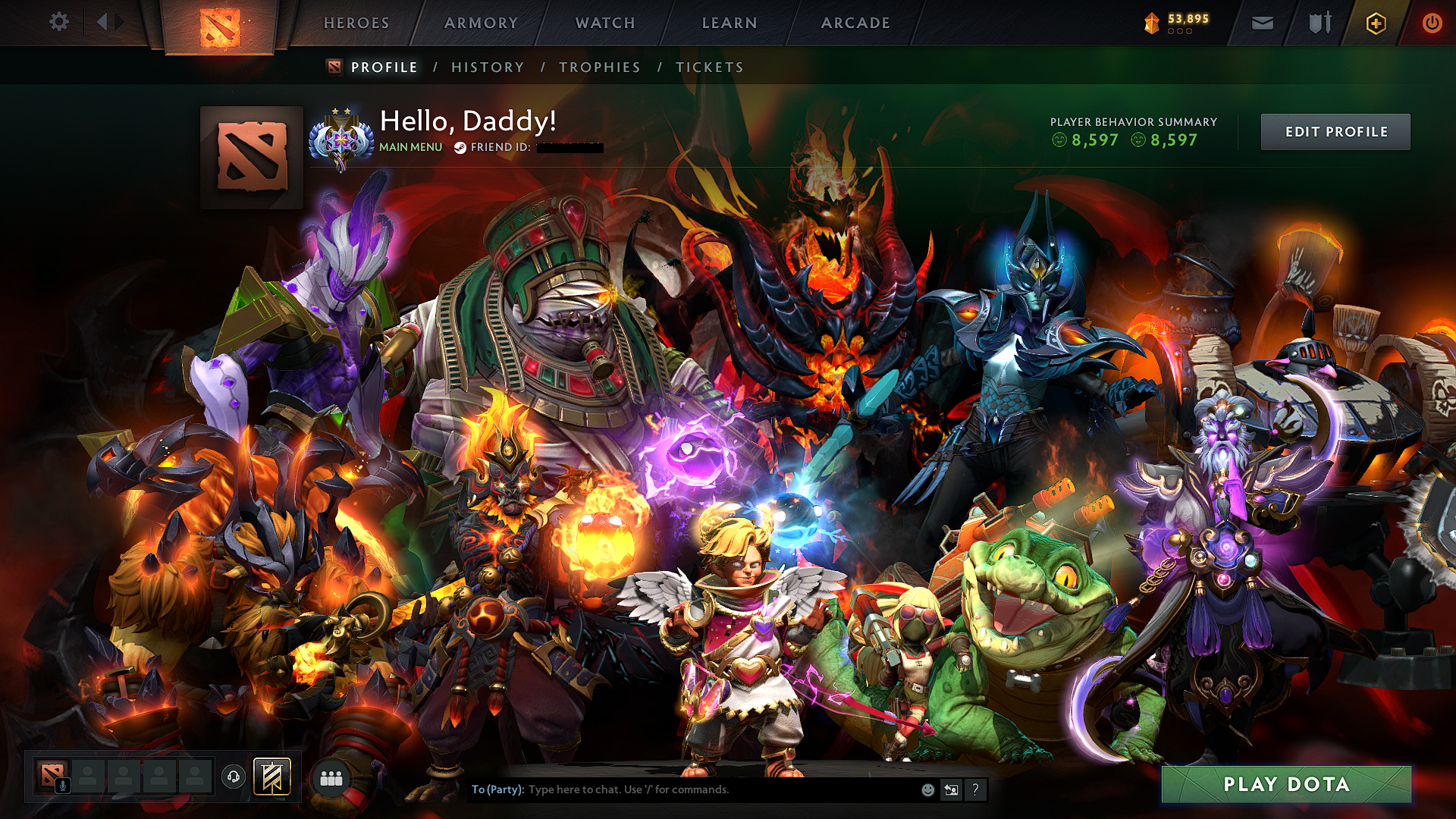Click the shards currency counter icon
Image resolution: width=1456 pixels, height=819 pixels.
1151,23
